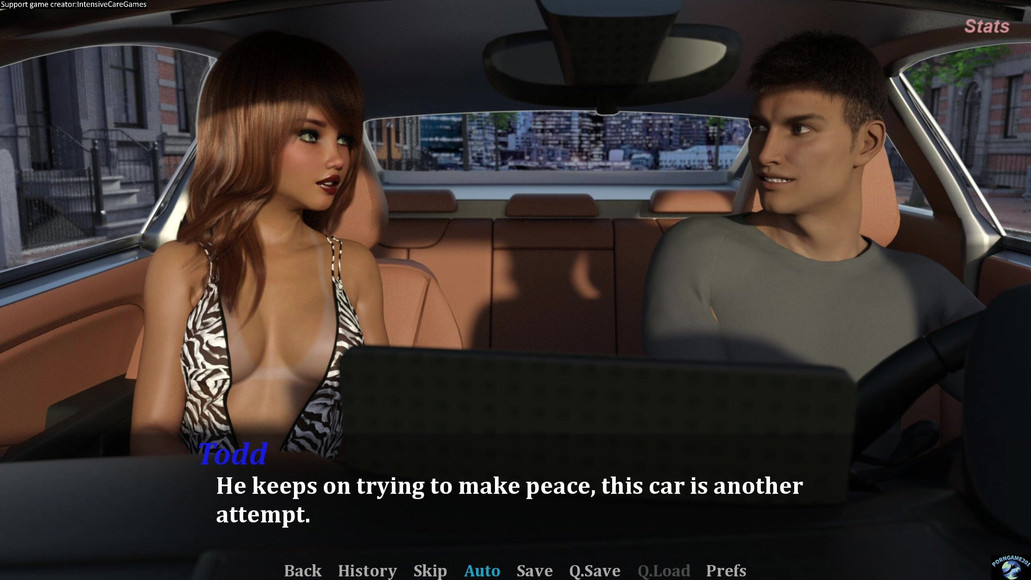
Task: Quick save with Q.Save
Action: tap(595, 570)
